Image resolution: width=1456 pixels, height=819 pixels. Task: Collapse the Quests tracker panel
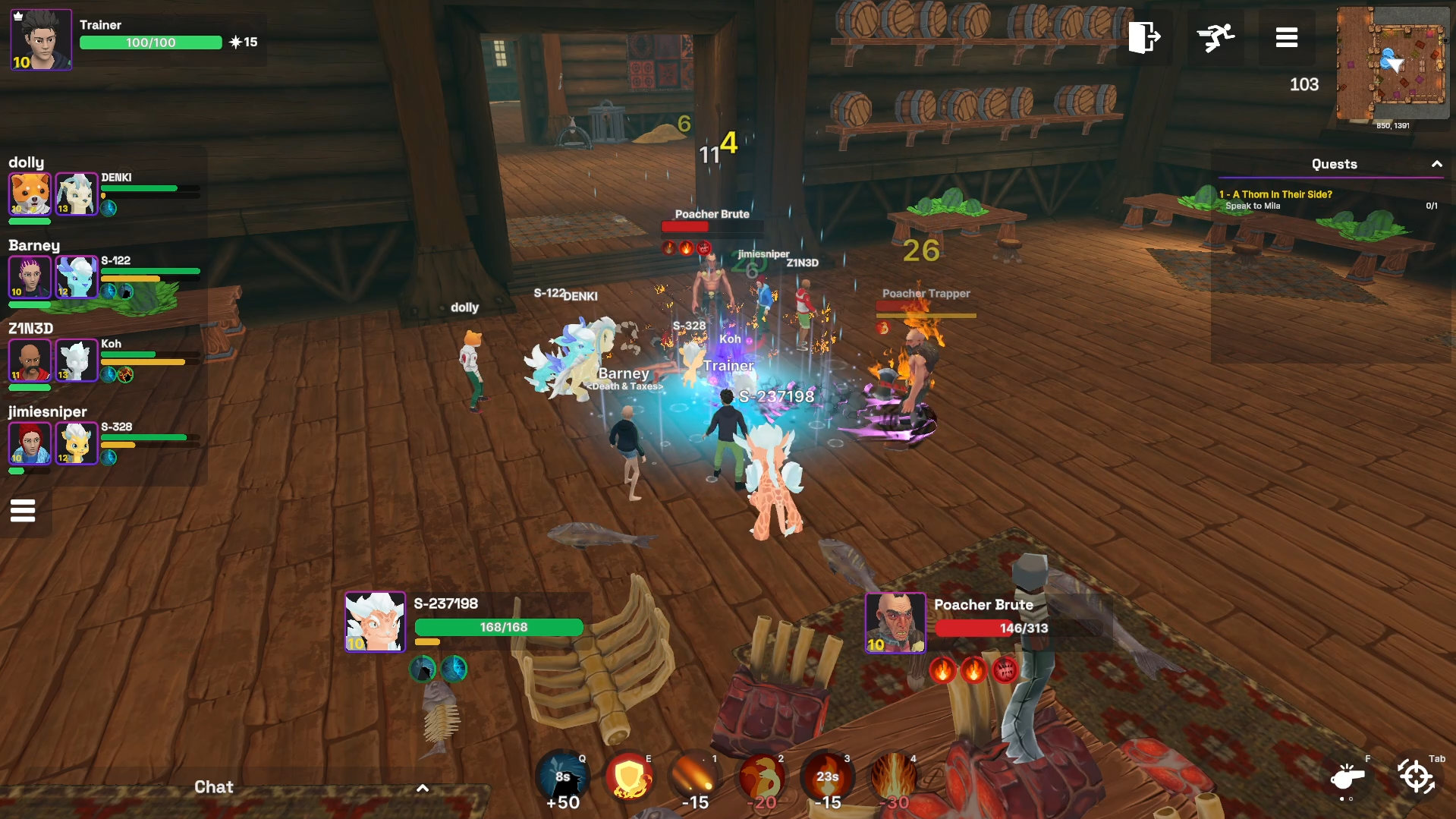[1436, 164]
